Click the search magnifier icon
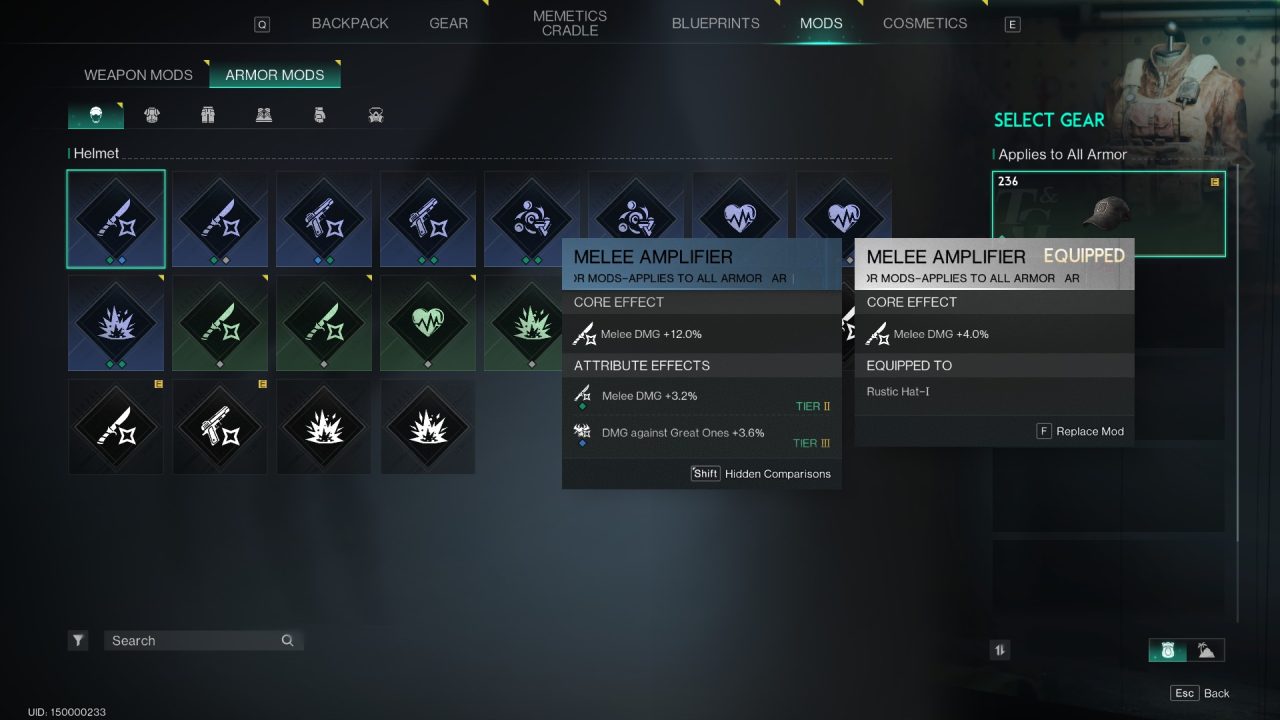The height and width of the screenshot is (720, 1280). point(287,640)
